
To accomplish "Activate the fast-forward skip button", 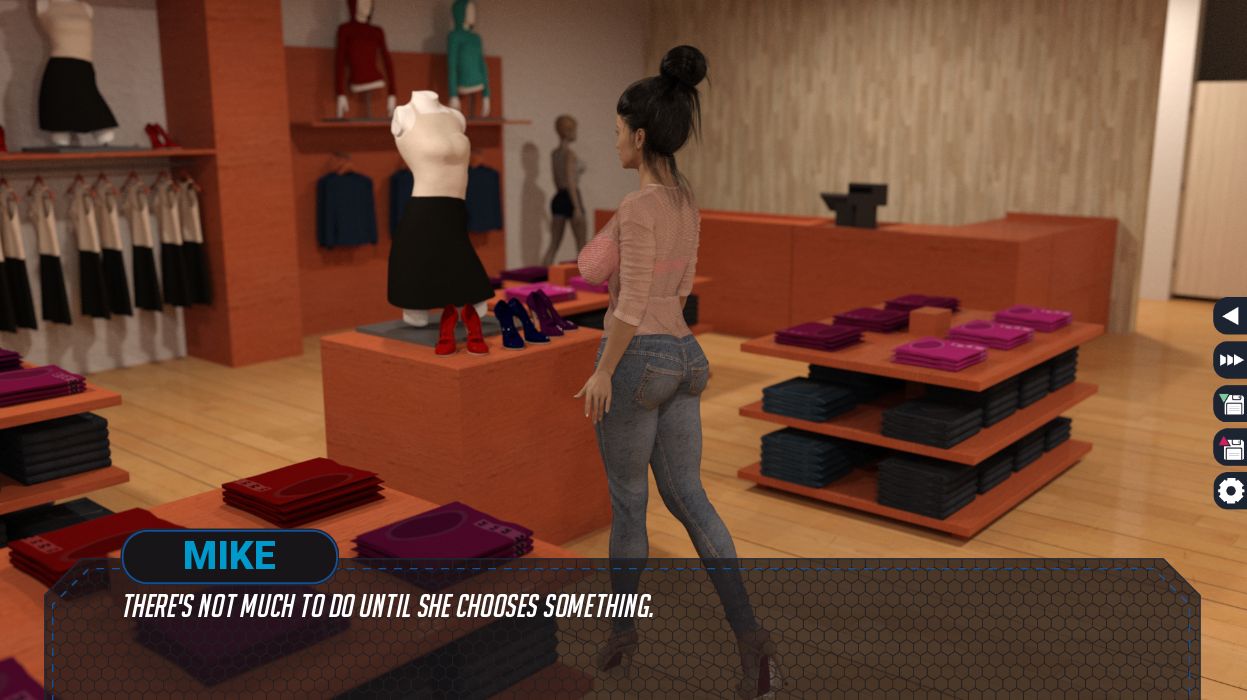I will pos(1231,360).
